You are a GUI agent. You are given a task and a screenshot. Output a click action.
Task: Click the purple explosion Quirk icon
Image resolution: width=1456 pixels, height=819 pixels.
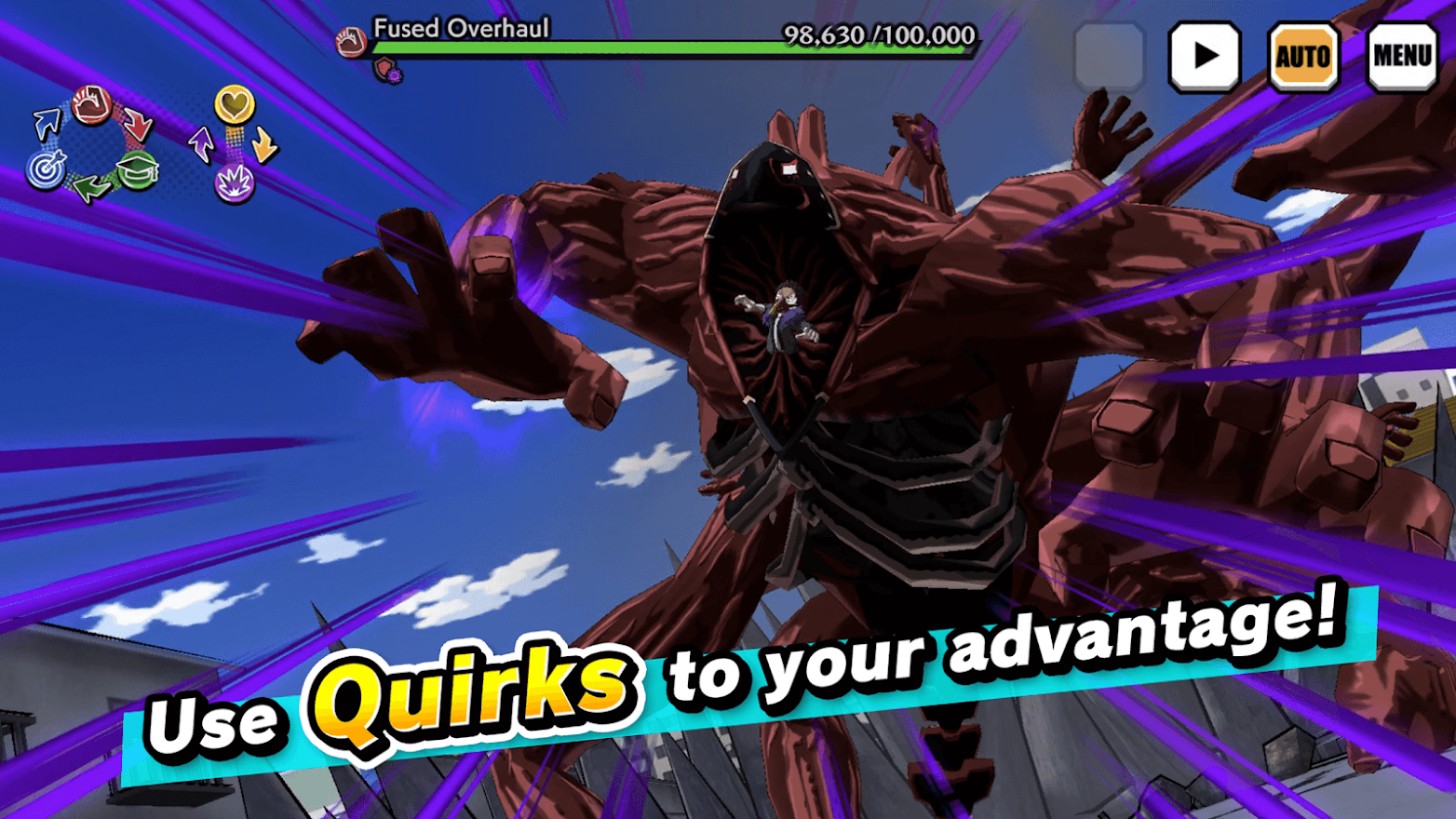coord(236,184)
